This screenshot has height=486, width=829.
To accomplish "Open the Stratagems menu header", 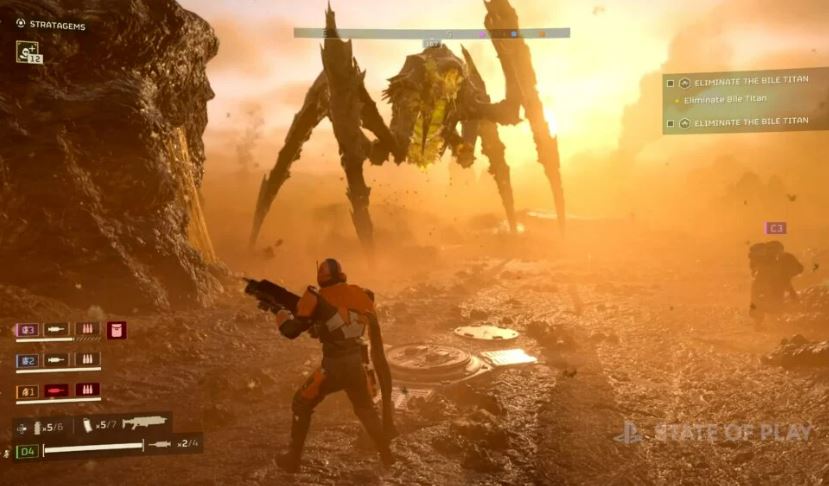I will 50,24.
